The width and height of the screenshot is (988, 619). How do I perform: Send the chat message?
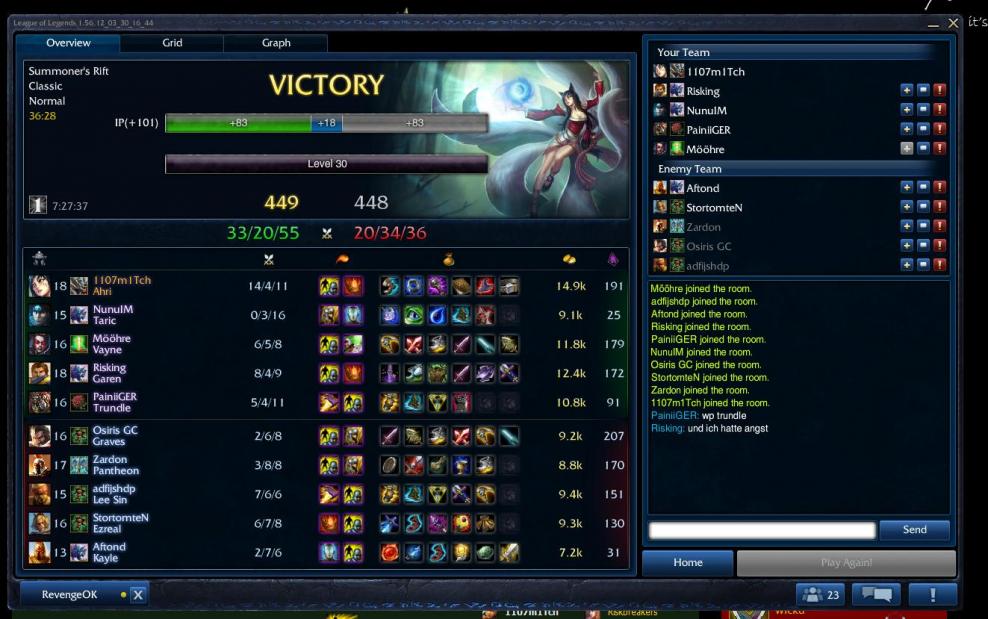click(x=914, y=530)
